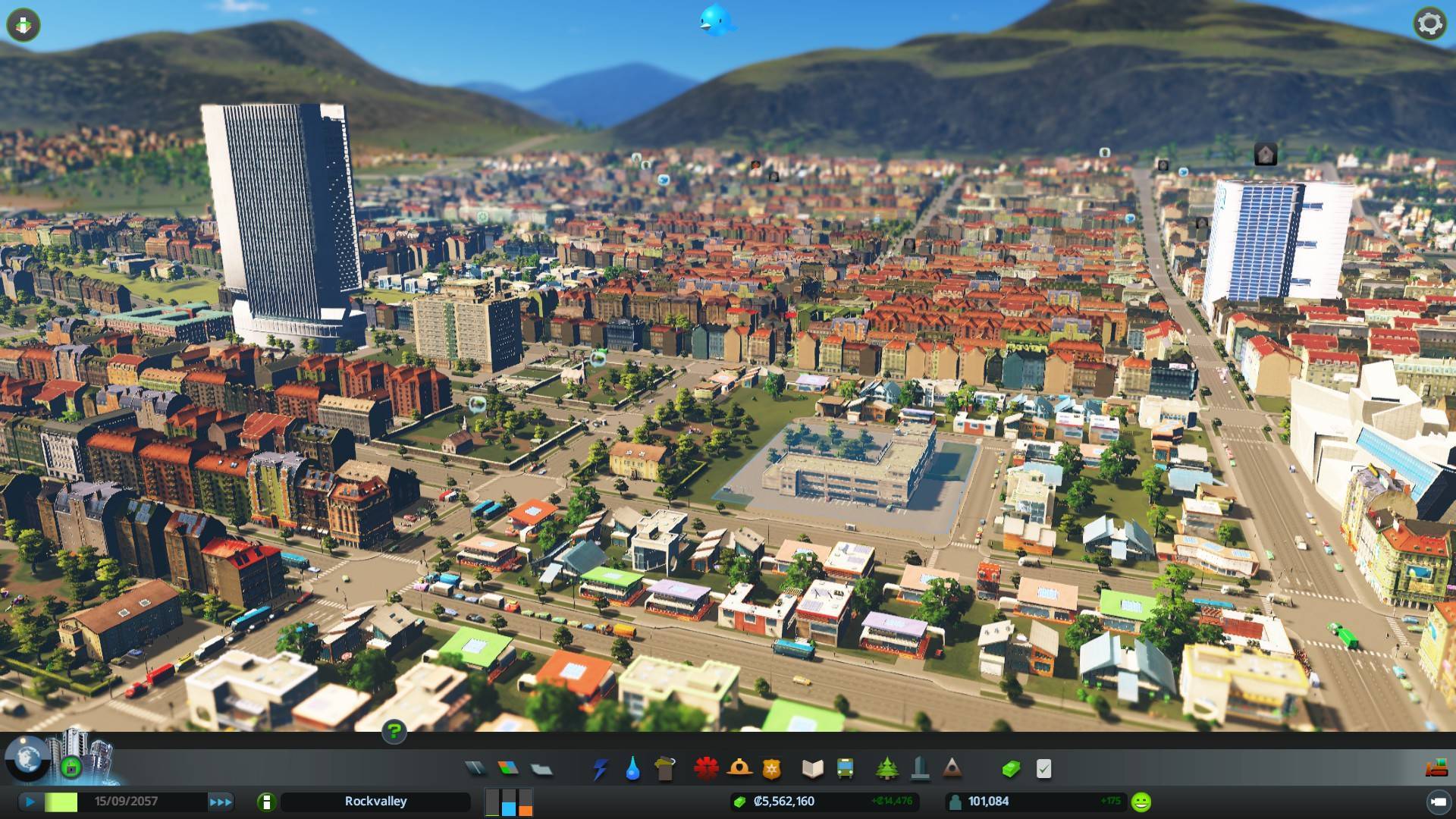1456x819 pixels.
Task: Open the garbage bin menu
Action: point(665,769)
